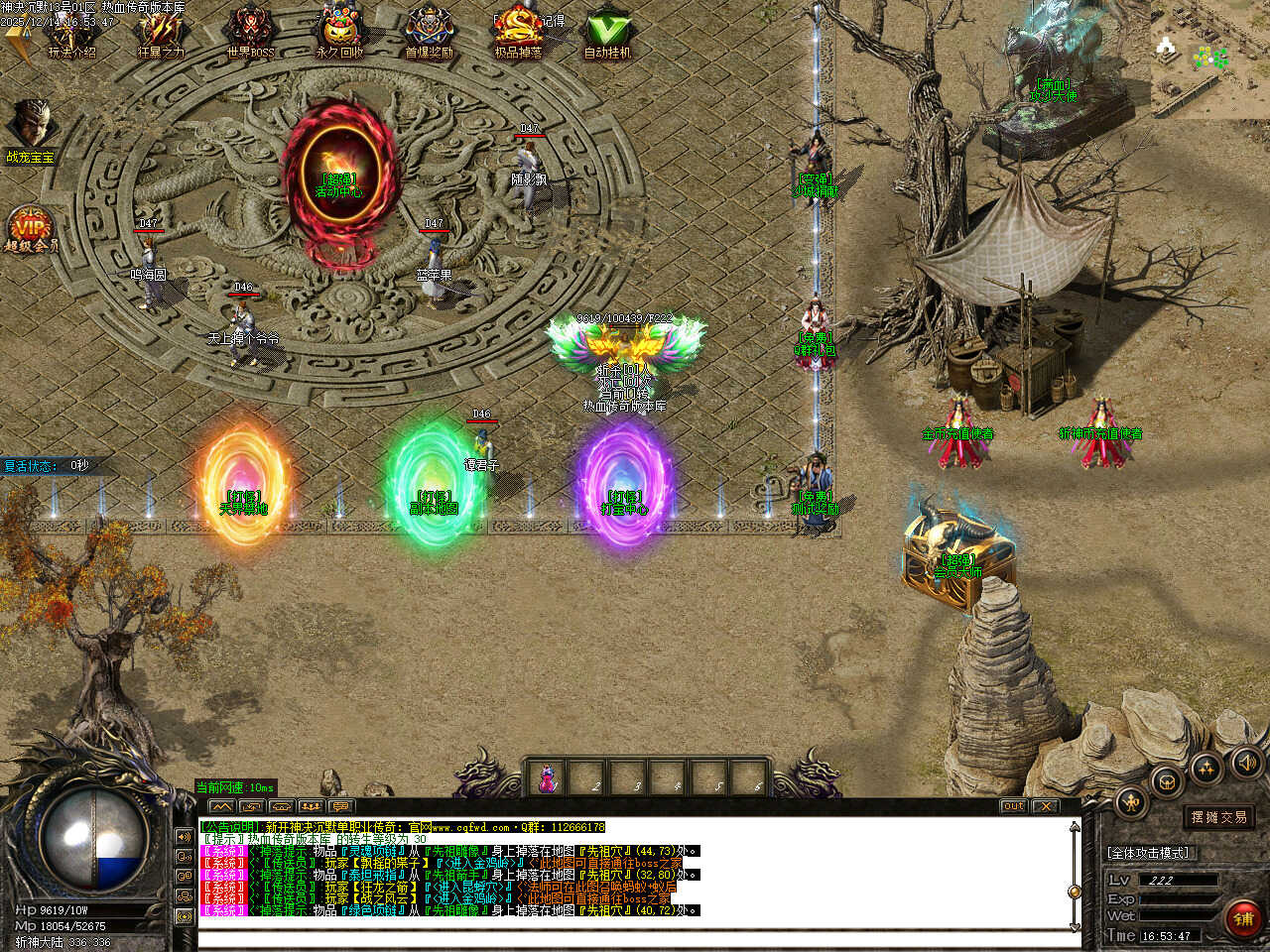1270x952 pixels.
Task: Activate 自动挂机 auto-play
Action: tap(607, 32)
